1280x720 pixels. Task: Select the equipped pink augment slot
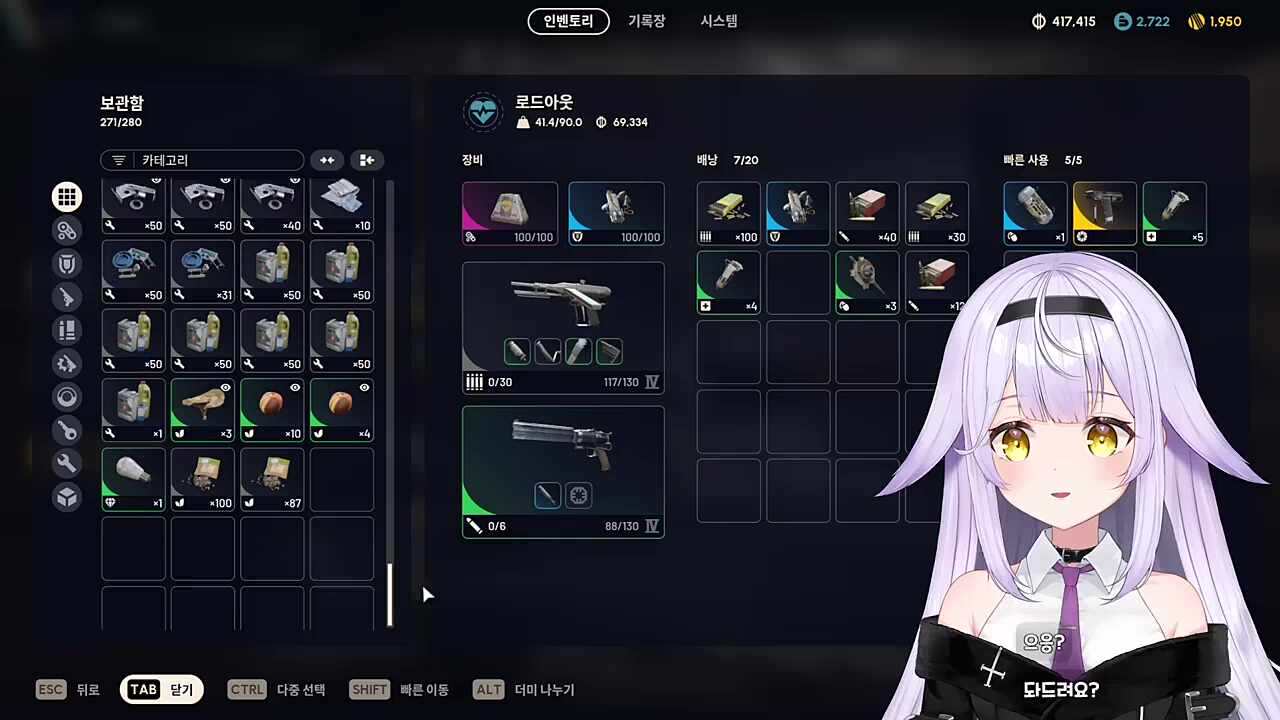510,213
